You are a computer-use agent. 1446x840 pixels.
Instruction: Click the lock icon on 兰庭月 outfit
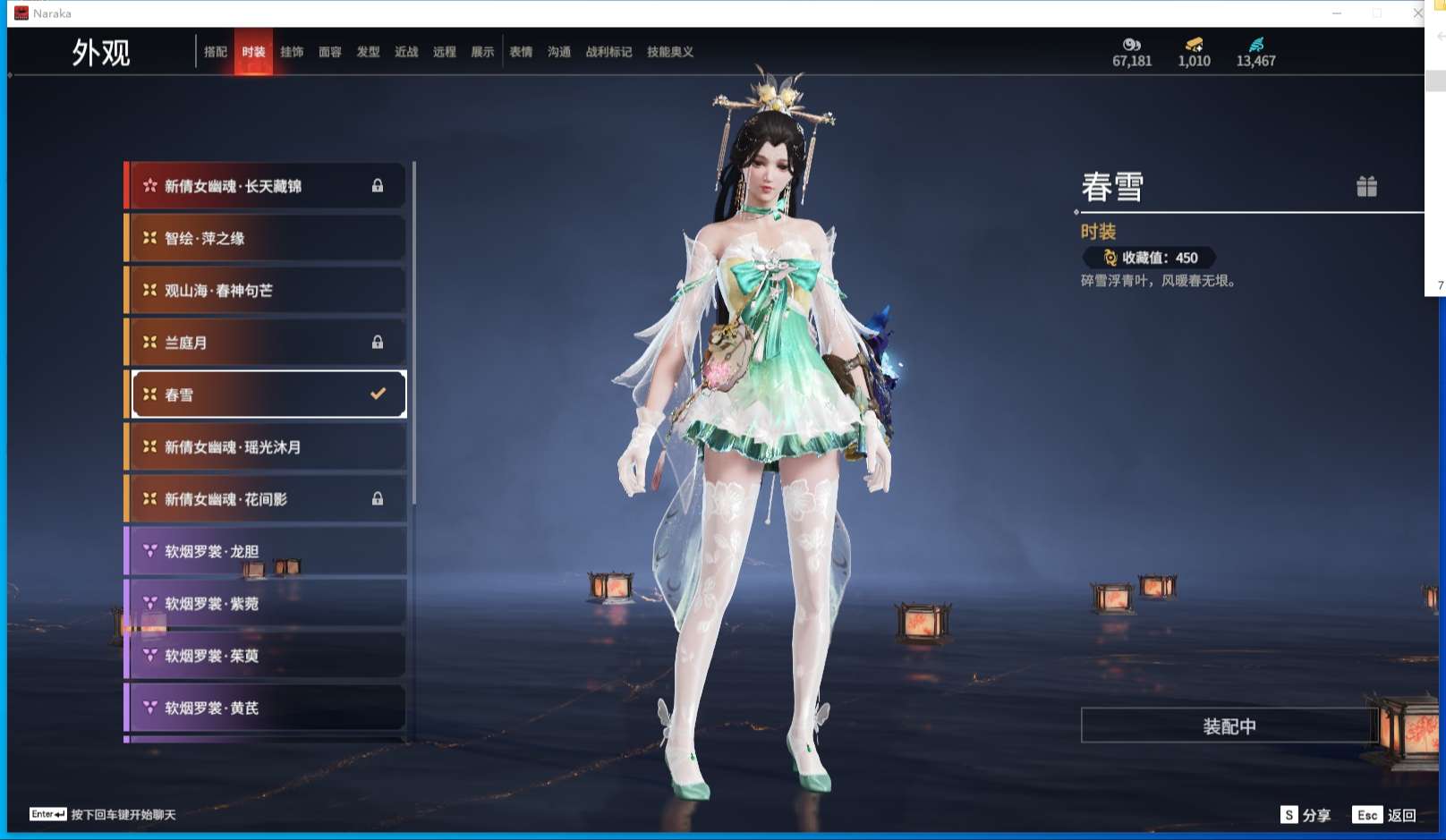pos(377,342)
